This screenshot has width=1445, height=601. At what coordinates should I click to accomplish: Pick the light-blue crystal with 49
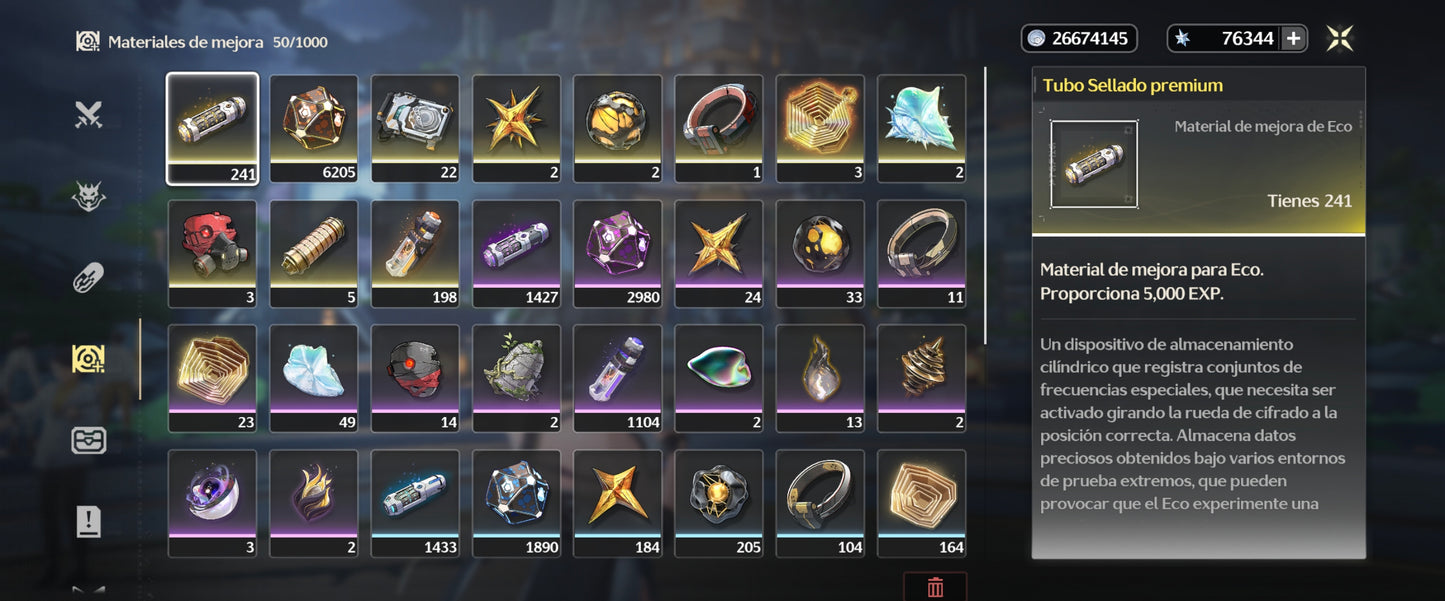pyautogui.click(x=314, y=378)
